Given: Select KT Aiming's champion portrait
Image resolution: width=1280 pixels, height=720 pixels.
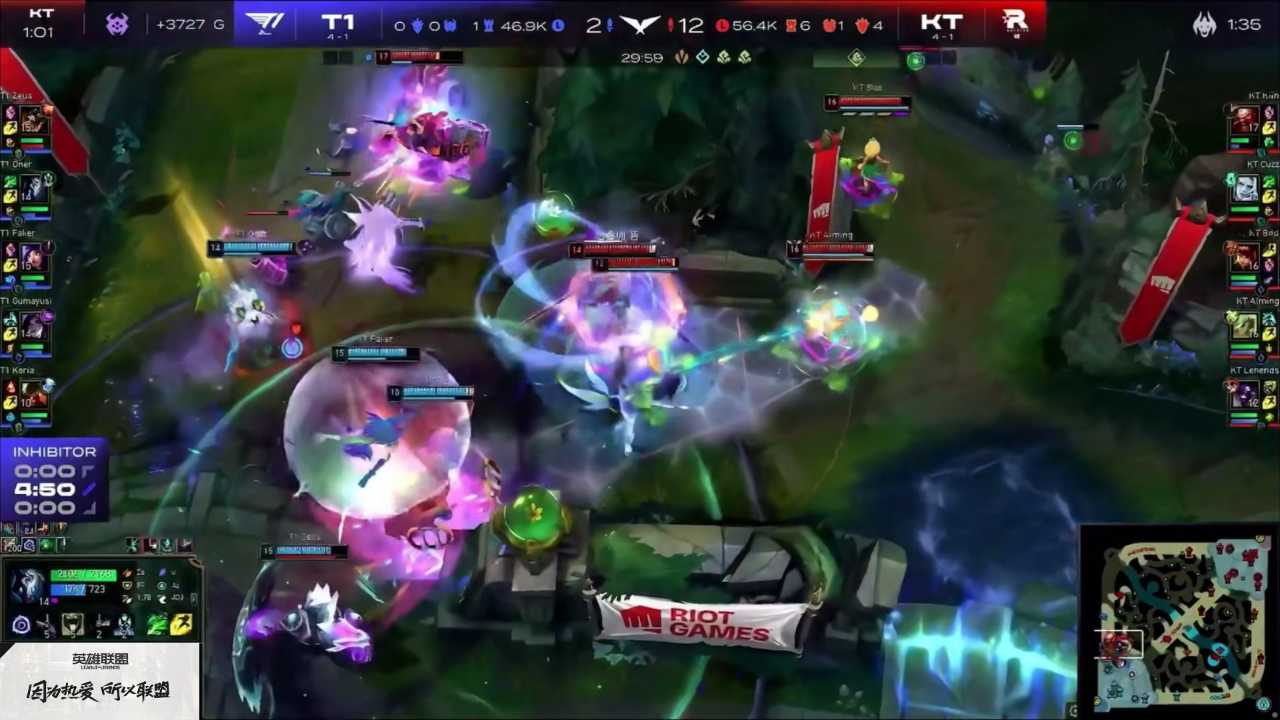Looking at the screenshot, I should [1245, 325].
